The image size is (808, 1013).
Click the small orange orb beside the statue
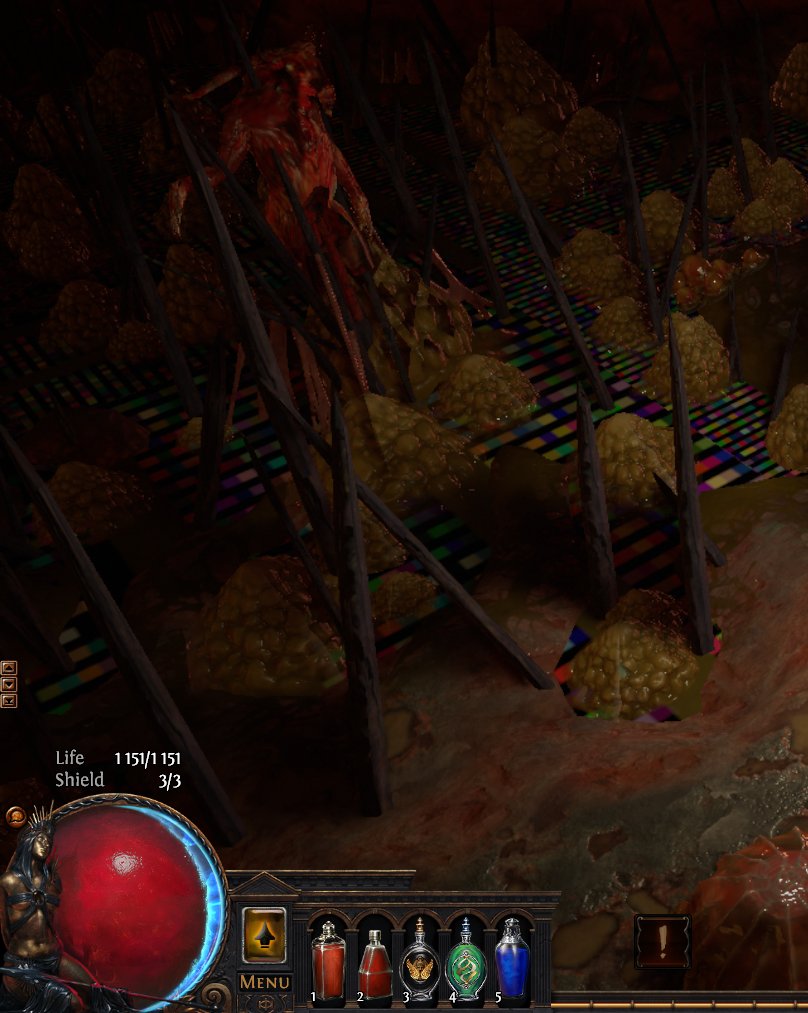pos(17,816)
